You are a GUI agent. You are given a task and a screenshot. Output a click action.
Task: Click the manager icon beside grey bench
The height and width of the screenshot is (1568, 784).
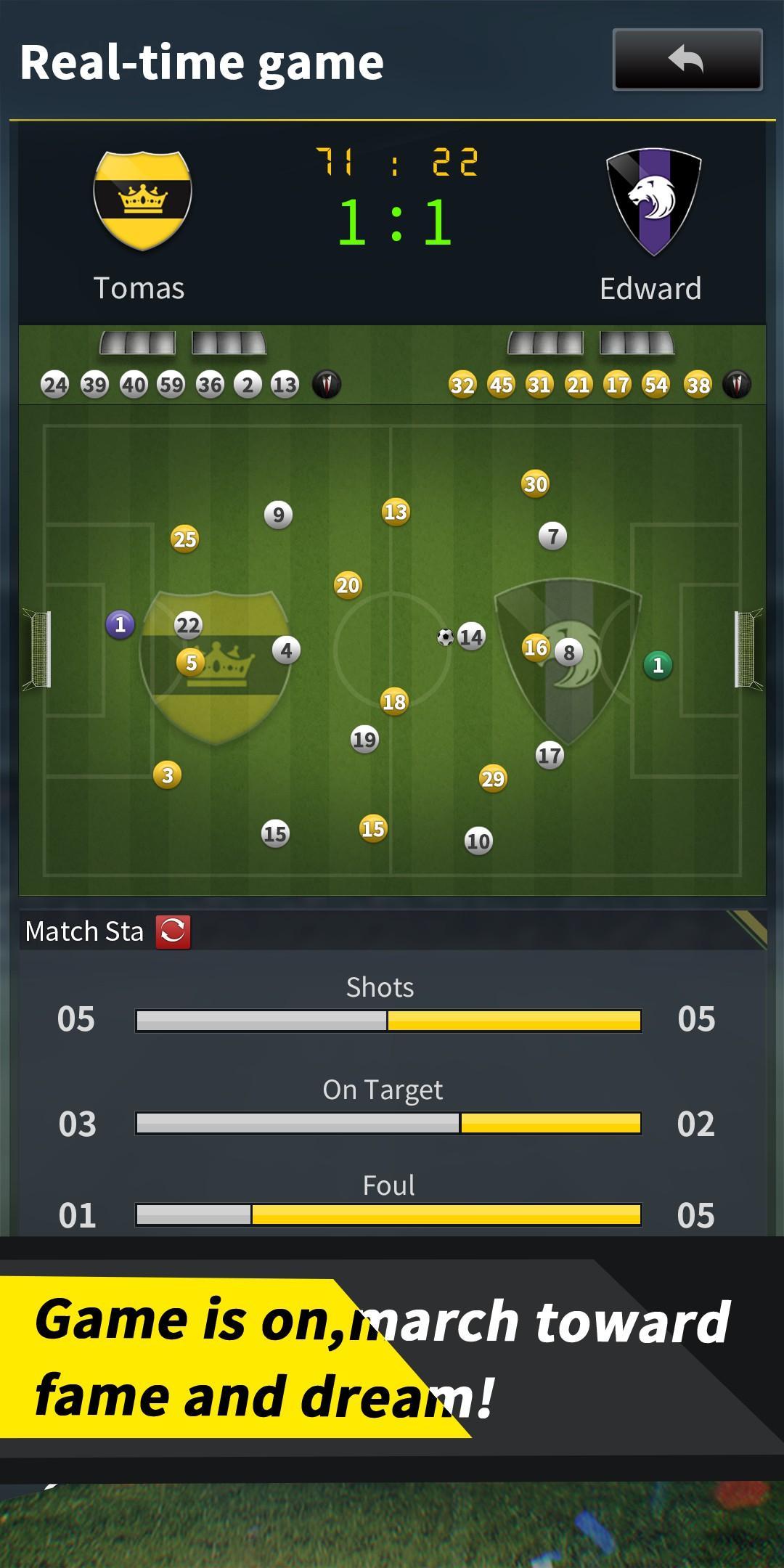point(327,384)
